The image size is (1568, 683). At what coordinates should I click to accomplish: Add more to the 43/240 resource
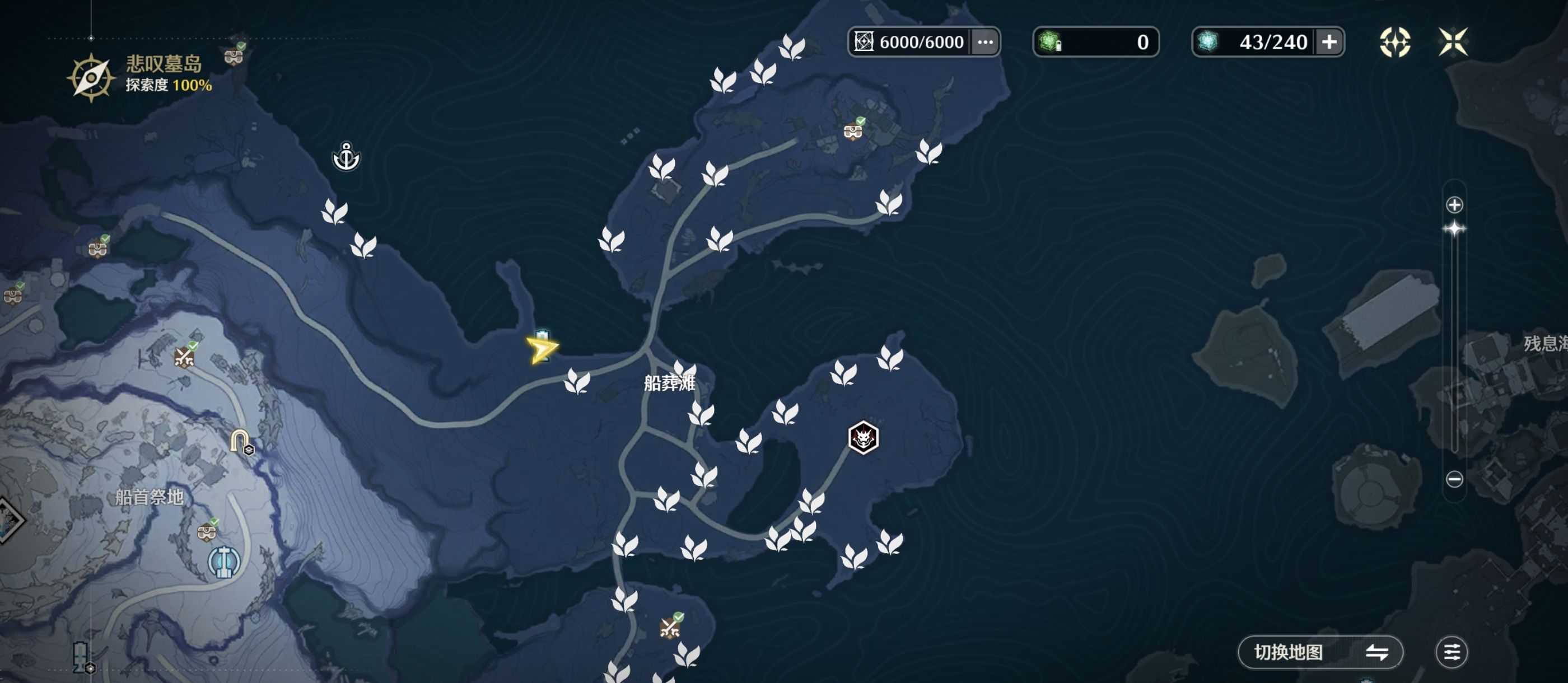pyautogui.click(x=1329, y=42)
